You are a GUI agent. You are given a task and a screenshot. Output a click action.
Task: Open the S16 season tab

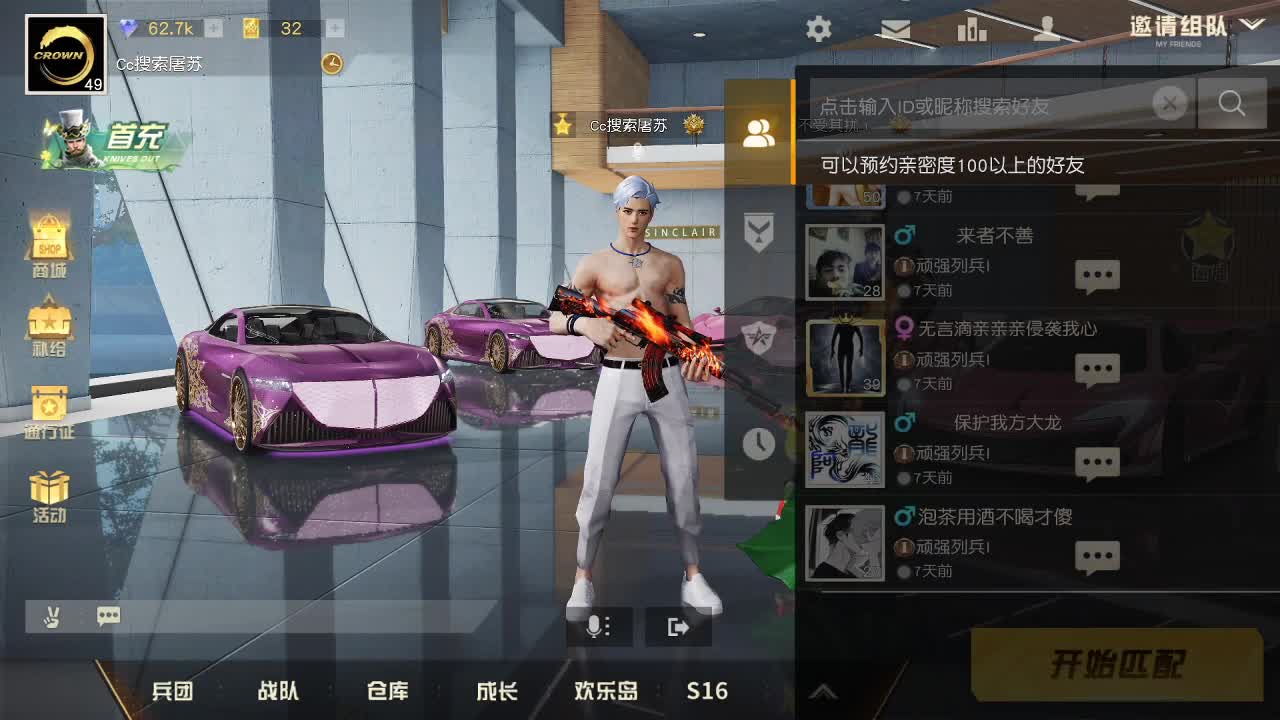point(706,690)
